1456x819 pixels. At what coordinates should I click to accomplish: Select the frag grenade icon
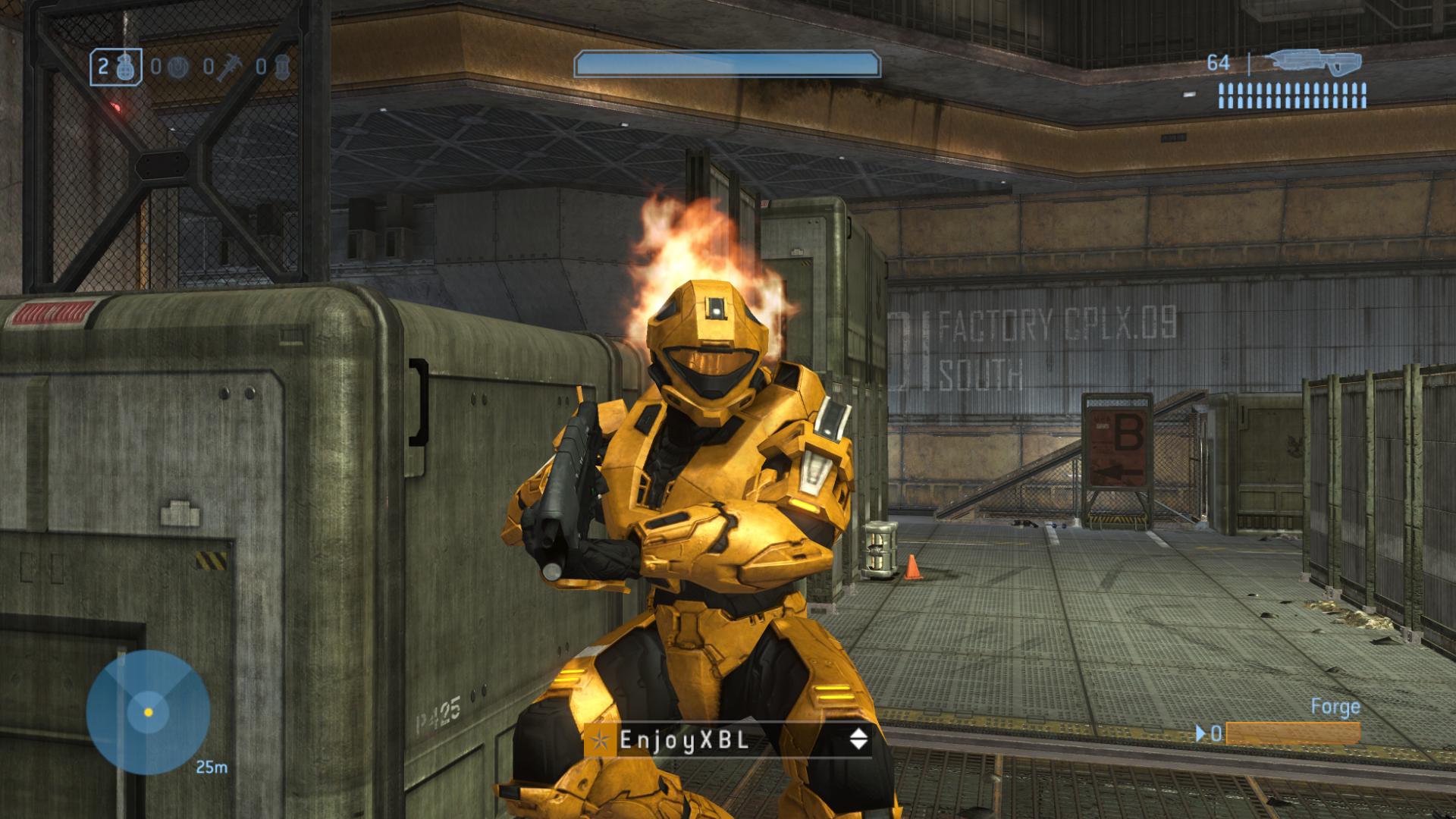tap(127, 67)
